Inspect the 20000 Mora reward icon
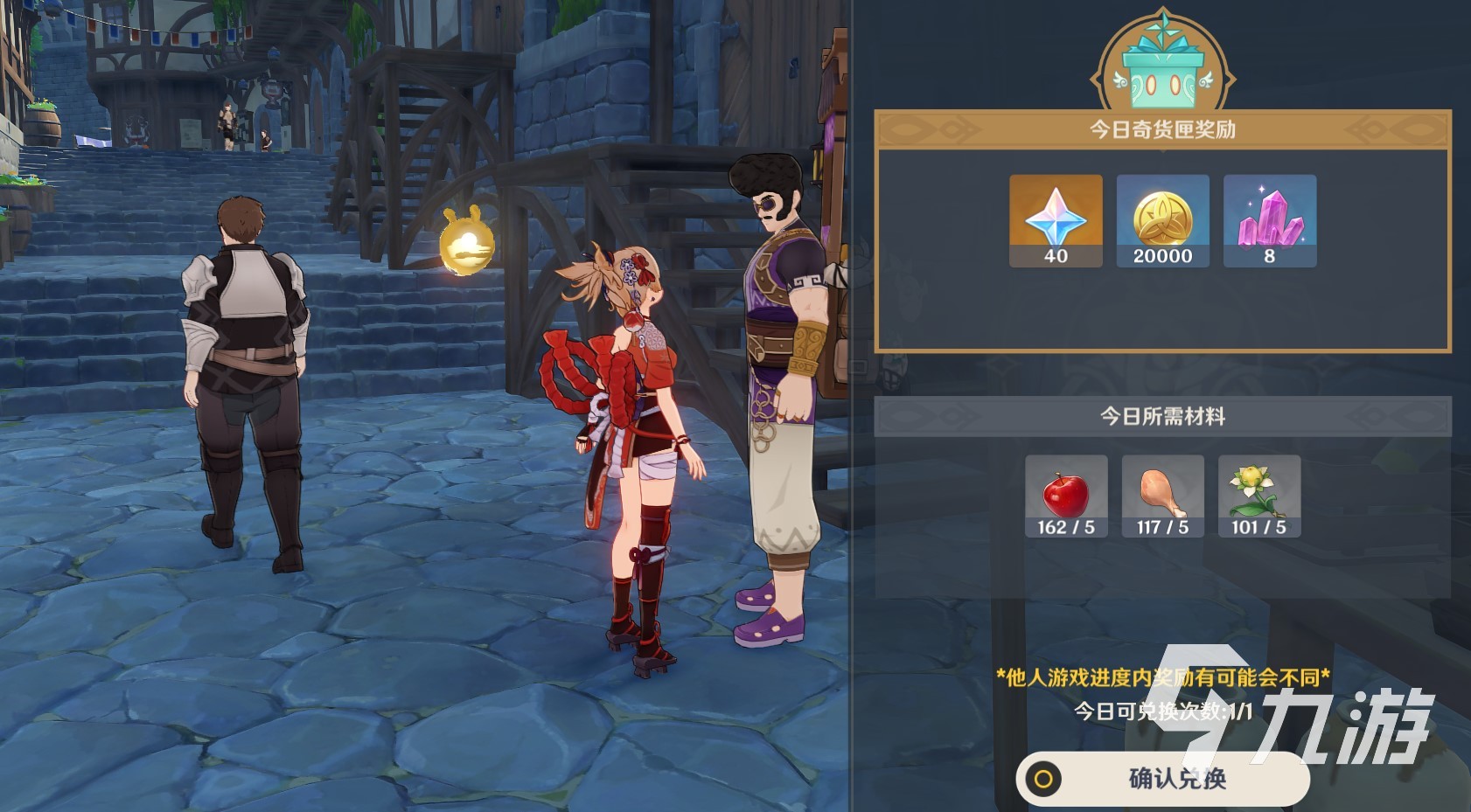Image resolution: width=1471 pixels, height=812 pixels. (1162, 220)
